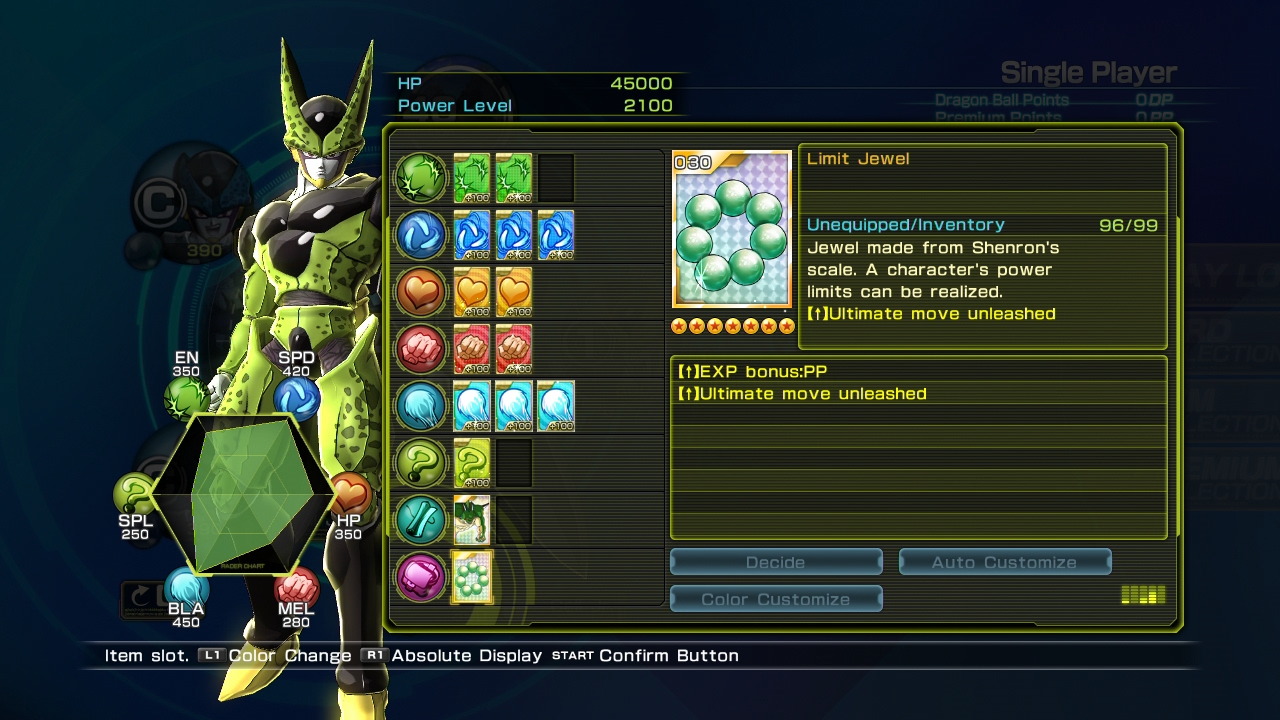This screenshot has width=1280, height=720.
Task: Select the green energy row icon
Action: tap(421, 178)
